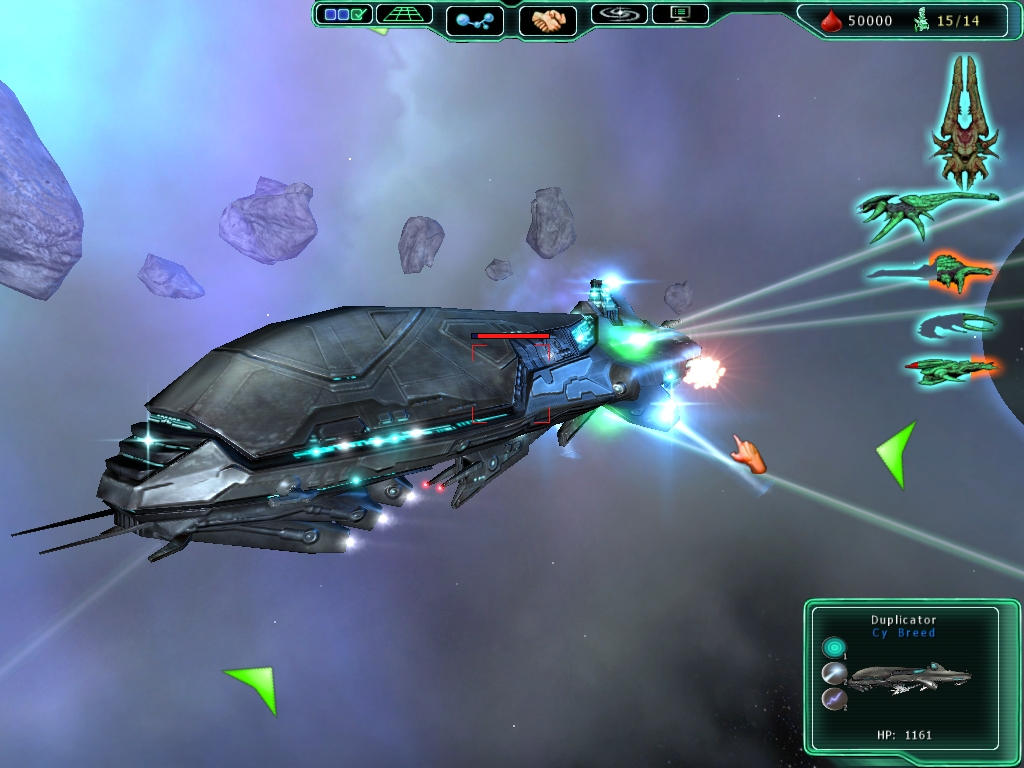
Task: Click the blue connected-nodes toolbar button
Action: tap(474, 20)
